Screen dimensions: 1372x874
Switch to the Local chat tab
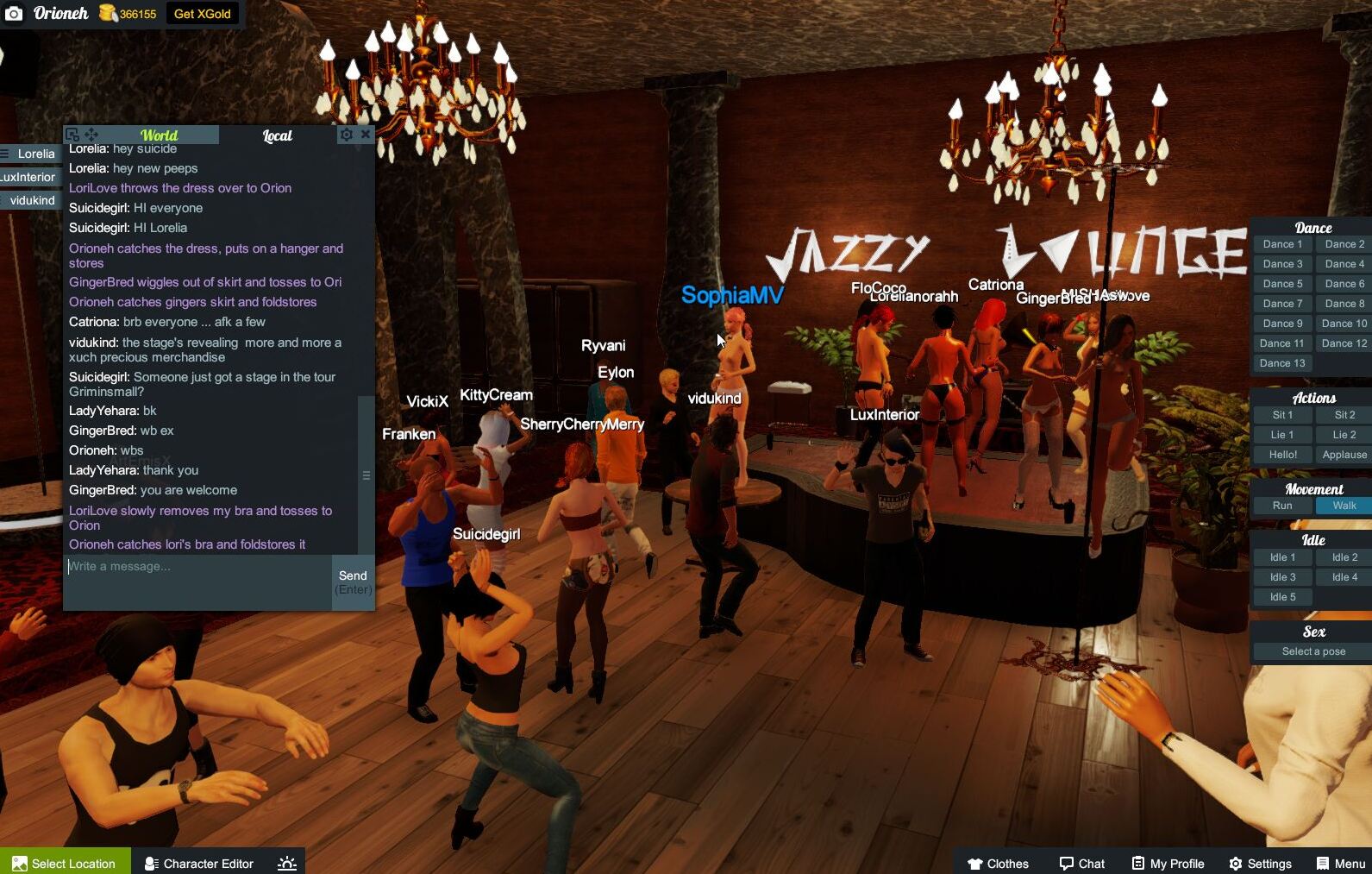point(277,135)
